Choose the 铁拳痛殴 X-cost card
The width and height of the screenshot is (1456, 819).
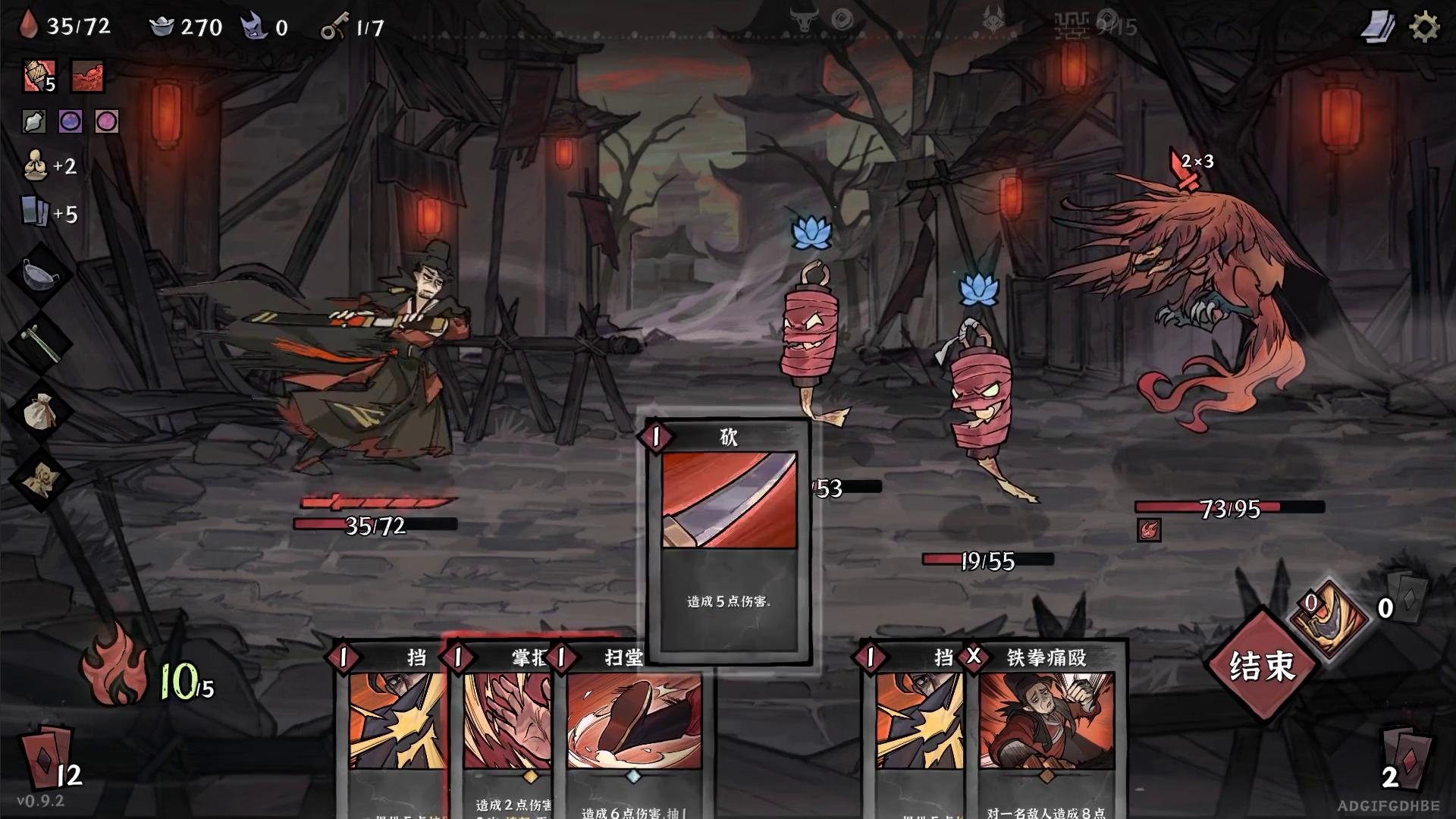click(1046, 728)
